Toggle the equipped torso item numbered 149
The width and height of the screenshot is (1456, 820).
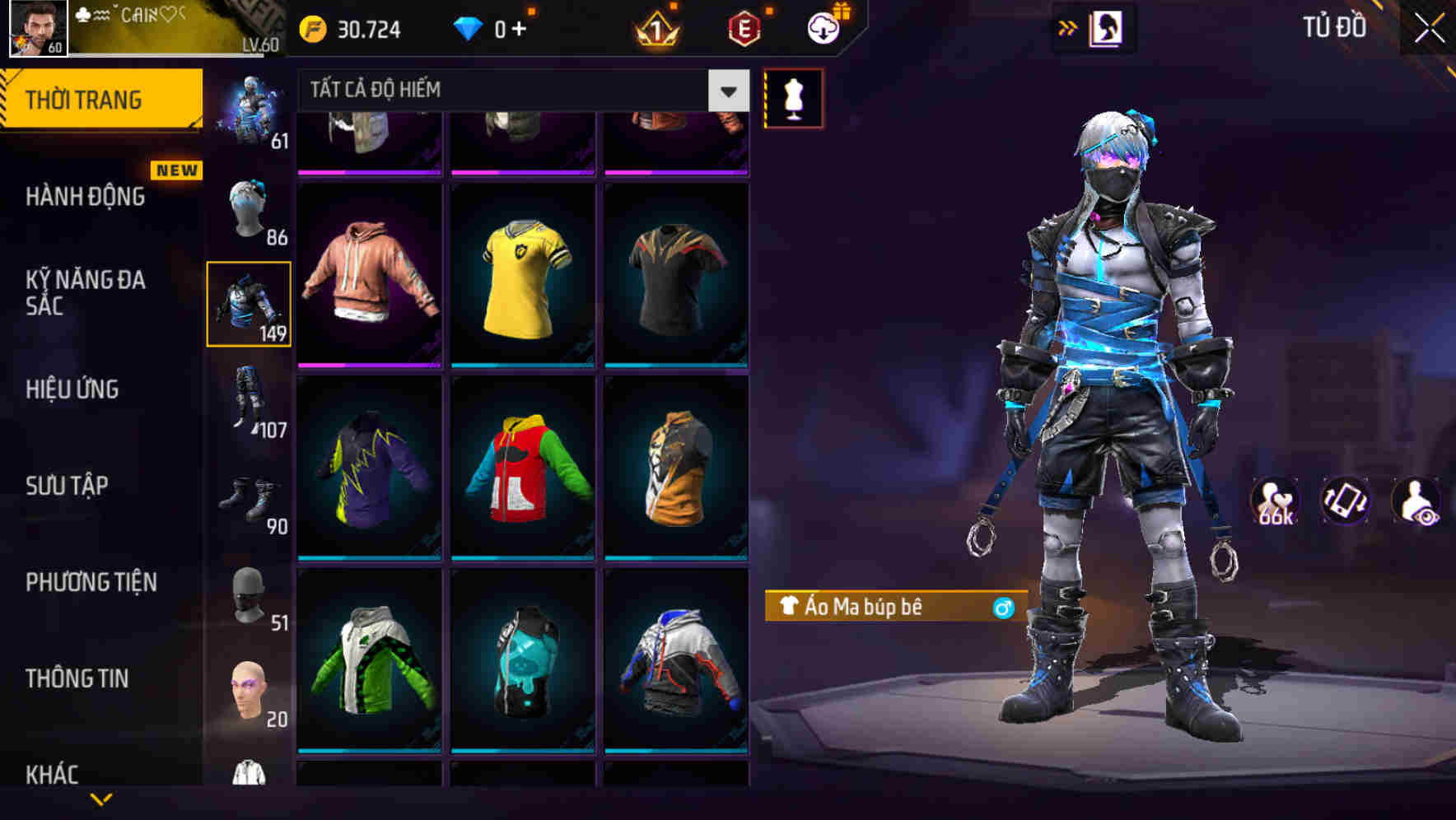(x=250, y=304)
